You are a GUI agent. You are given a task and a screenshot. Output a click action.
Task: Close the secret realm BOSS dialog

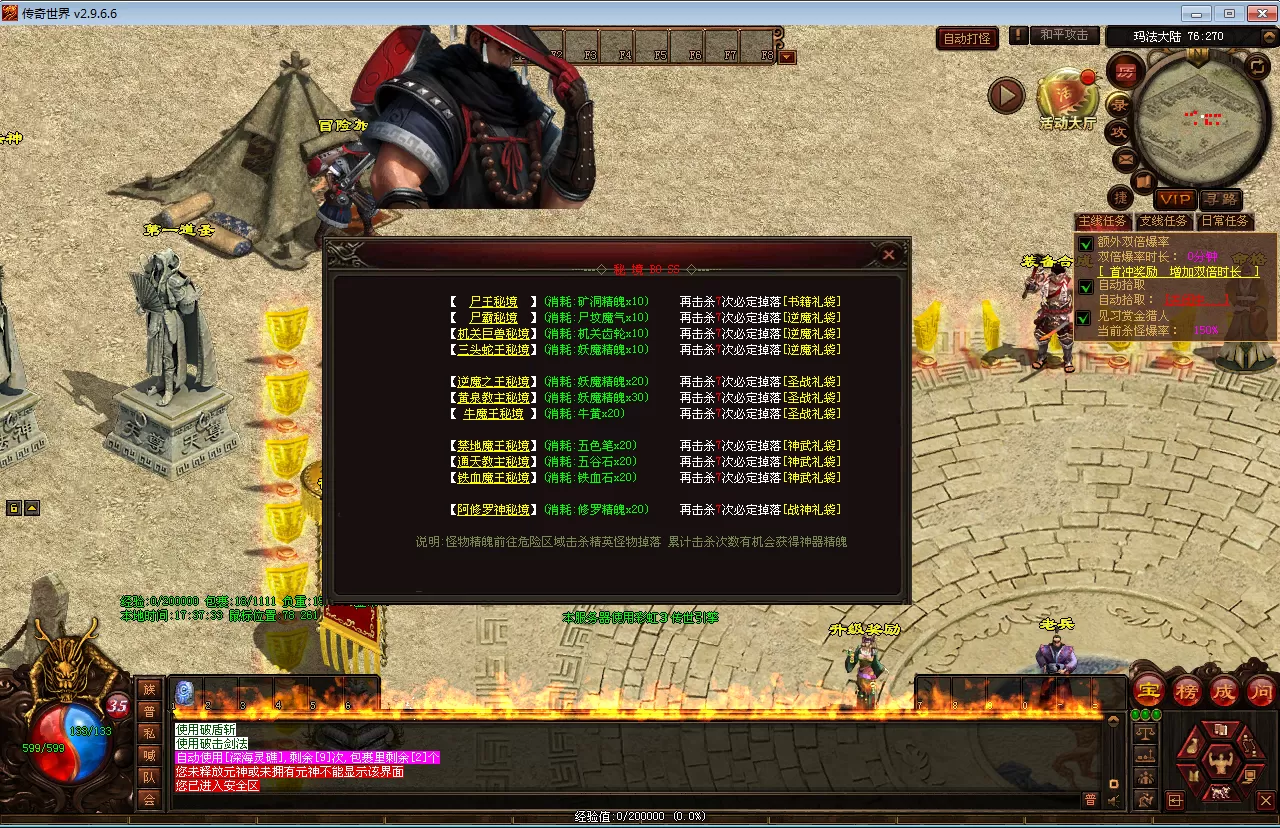(x=888, y=255)
